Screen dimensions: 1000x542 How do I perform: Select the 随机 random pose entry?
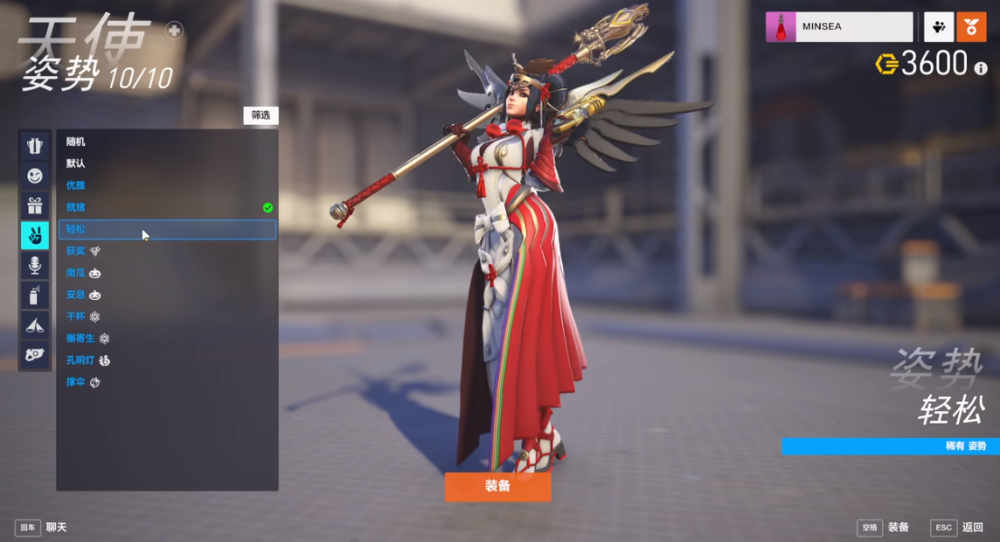(x=76, y=142)
